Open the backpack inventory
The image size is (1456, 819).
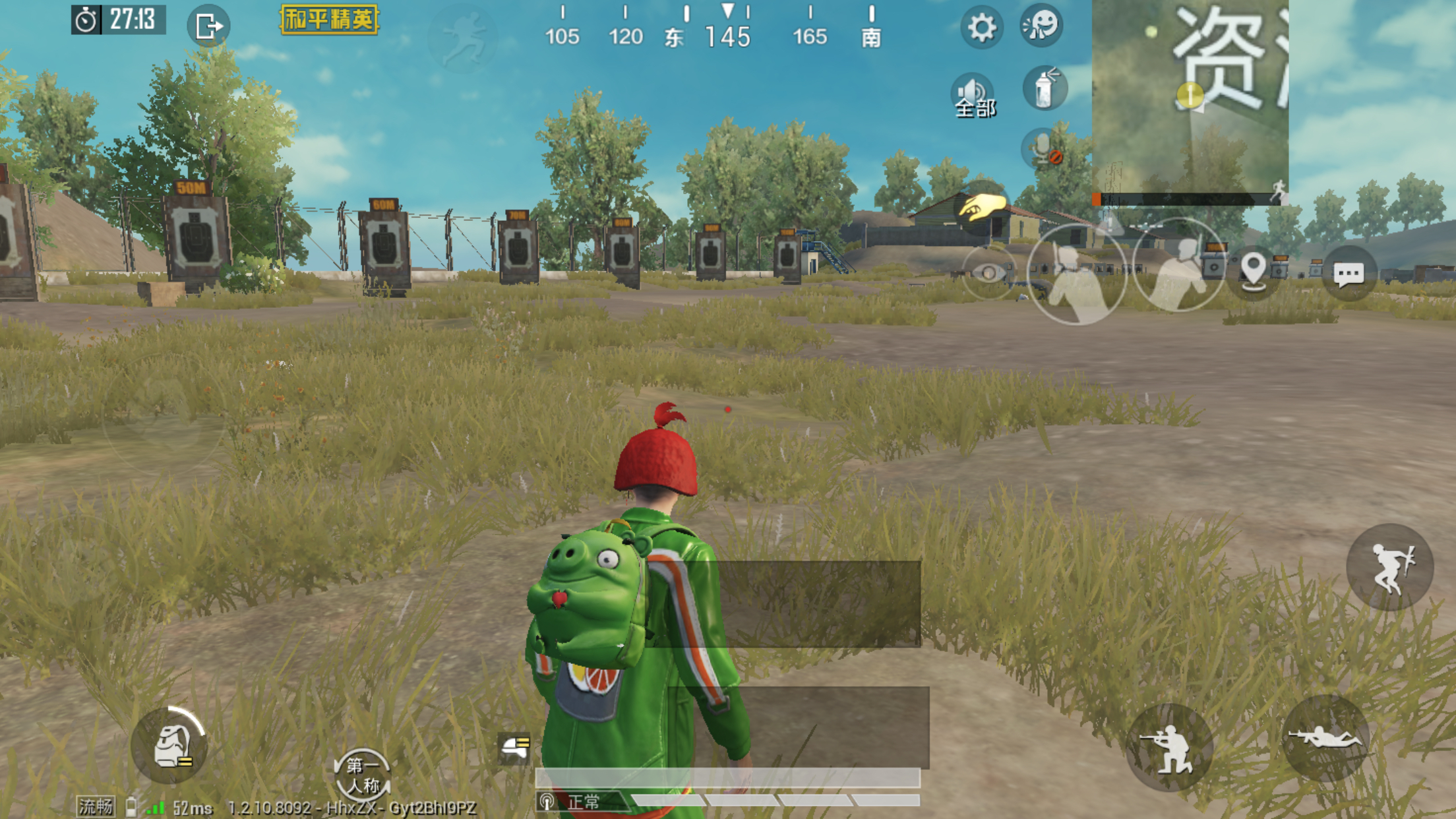(x=169, y=746)
